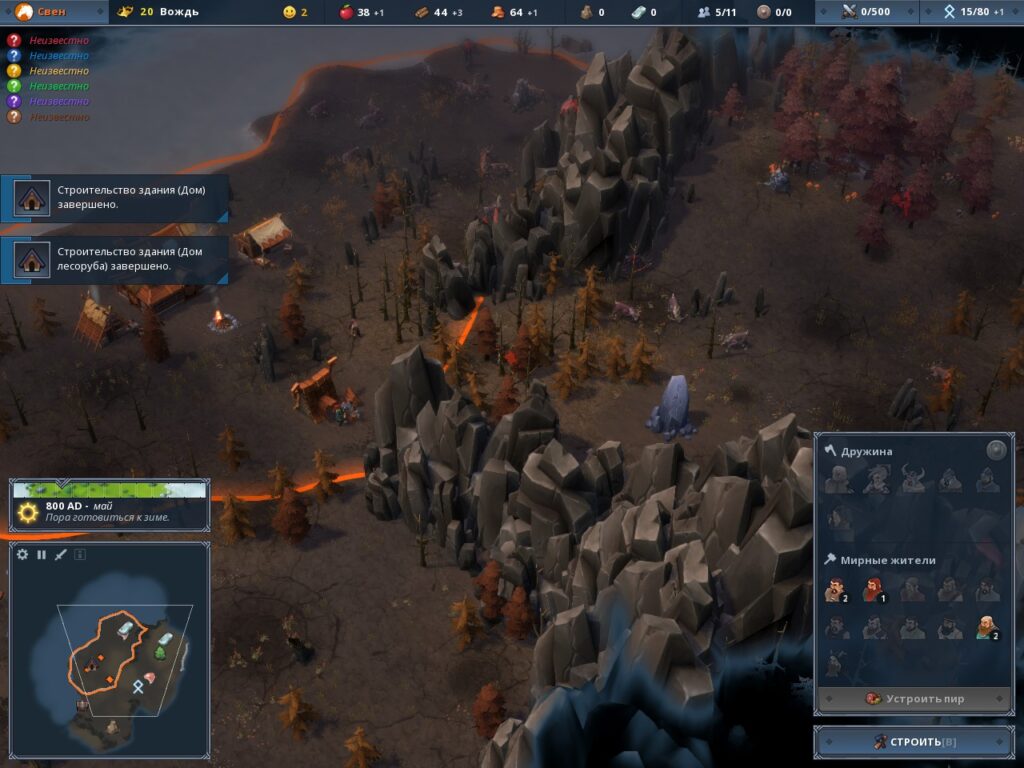Select the green unknown player entry
Image resolution: width=1024 pixels, height=768 pixels.
[x=48, y=86]
